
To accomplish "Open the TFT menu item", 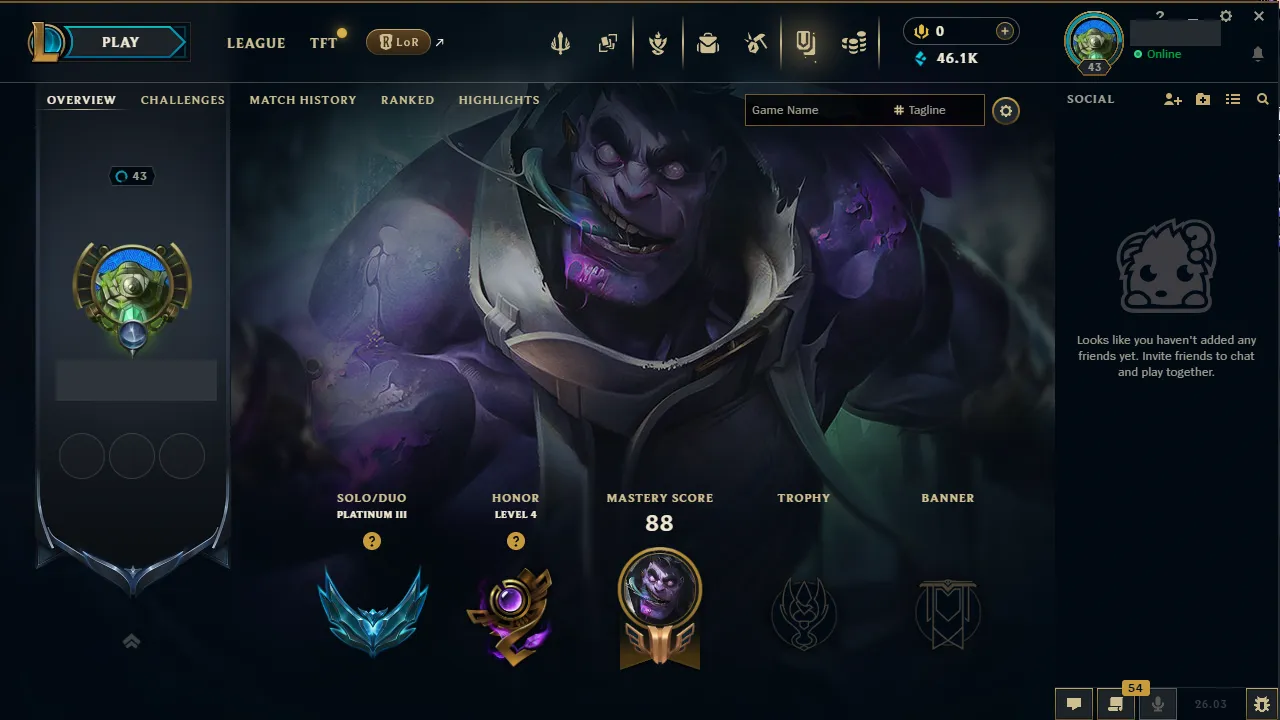I will tap(323, 43).
